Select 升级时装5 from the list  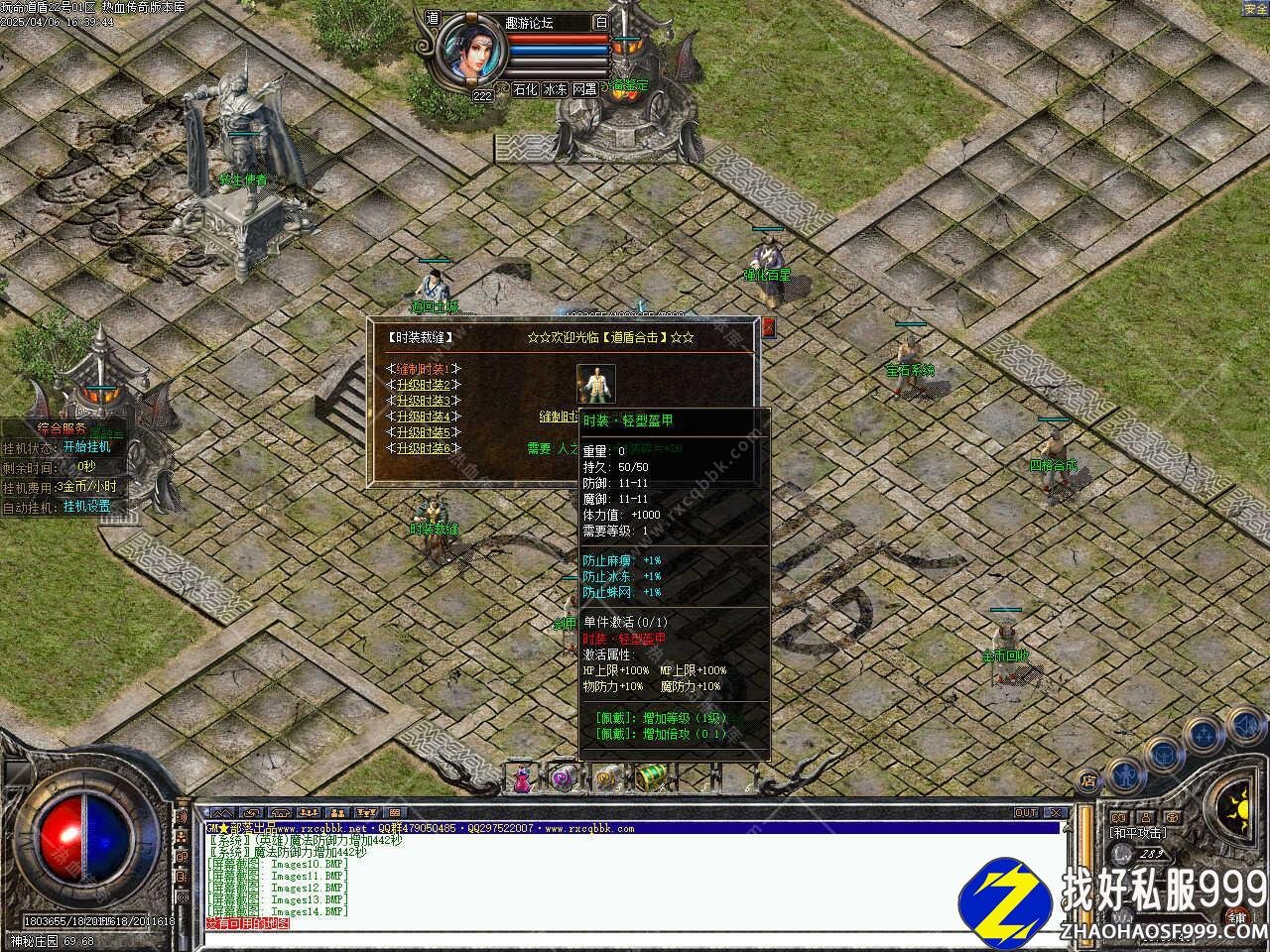424,432
